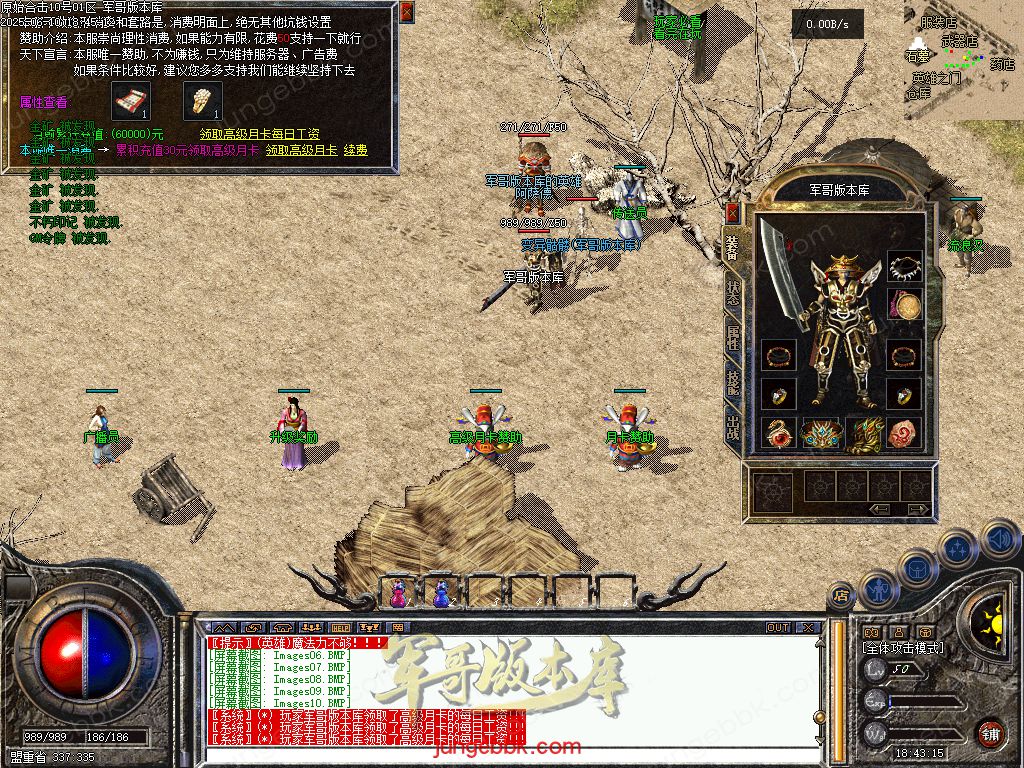Open the character sheet warrior icon
Screen dimensions: 1024x768
(877, 588)
